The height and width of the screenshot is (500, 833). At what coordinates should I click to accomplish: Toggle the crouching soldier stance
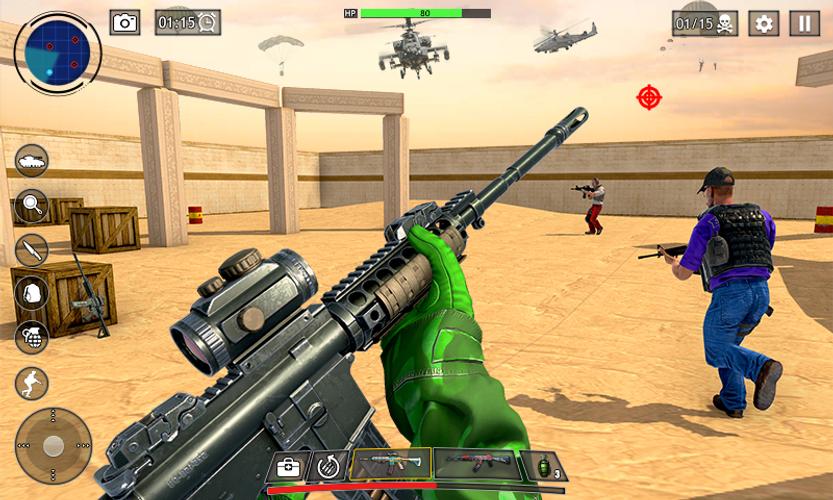[31, 382]
